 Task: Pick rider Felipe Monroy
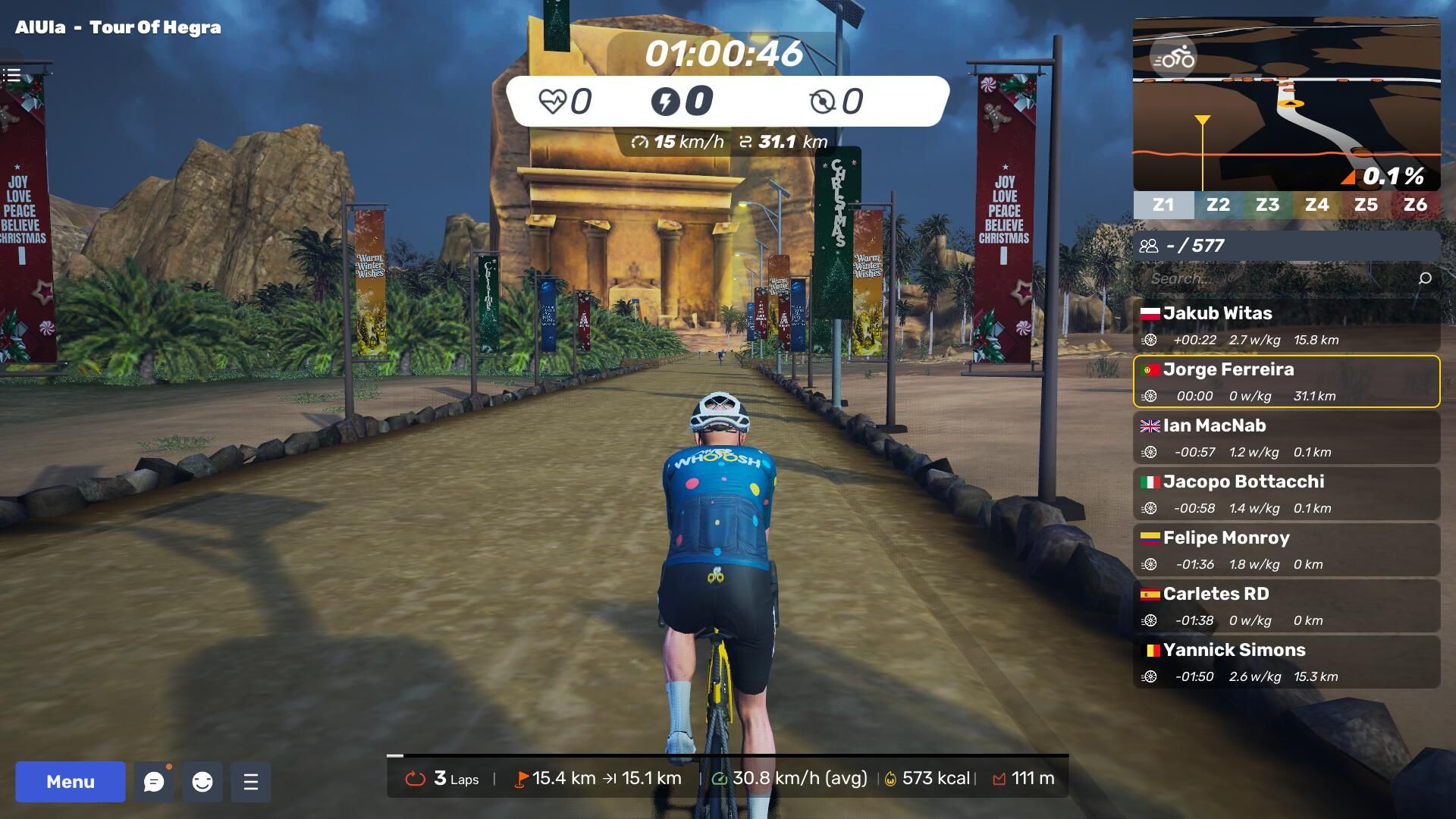1286,550
